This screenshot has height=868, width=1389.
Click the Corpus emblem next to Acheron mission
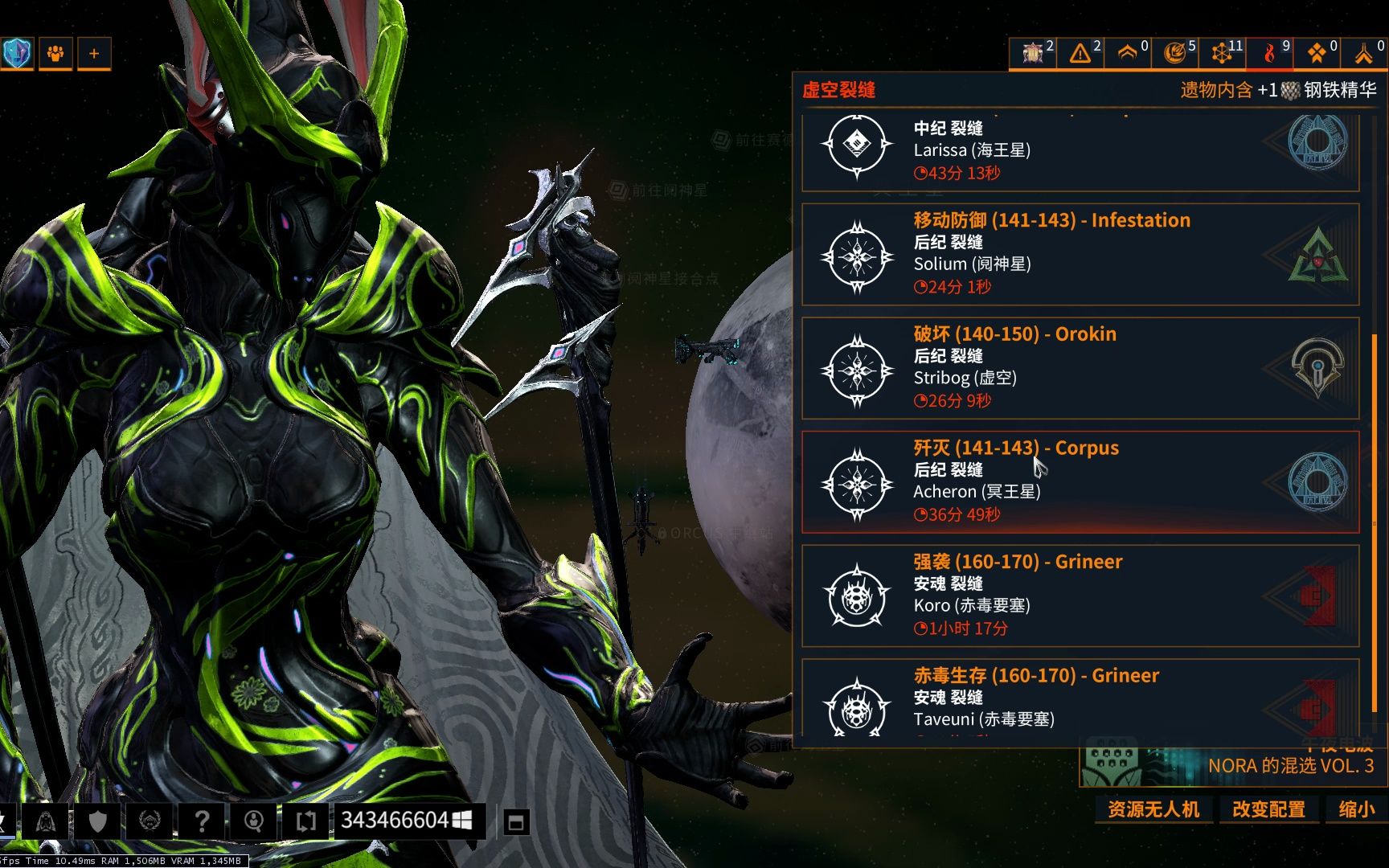pyautogui.click(x=1318, y=481)
